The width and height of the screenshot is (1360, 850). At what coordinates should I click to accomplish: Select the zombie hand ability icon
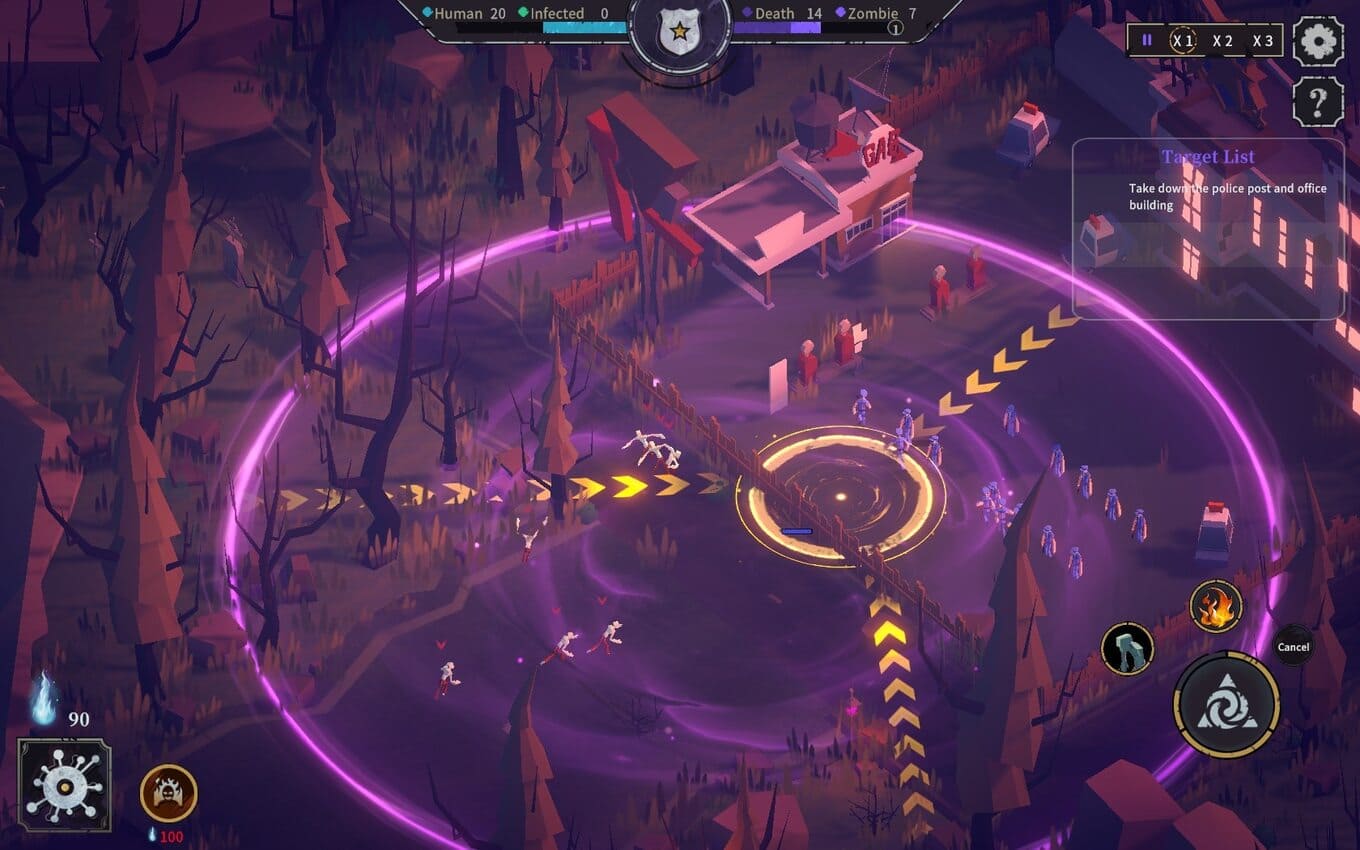click(1128, 648)
